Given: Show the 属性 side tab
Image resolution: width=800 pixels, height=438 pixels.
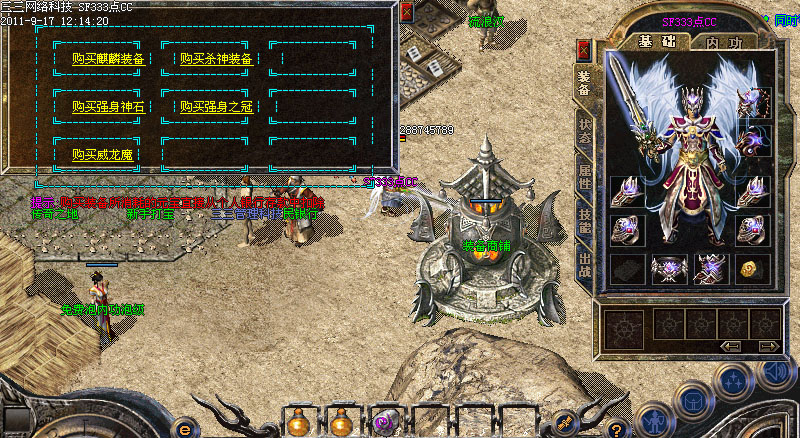Looking at the screenshot, I should point(584,180).
